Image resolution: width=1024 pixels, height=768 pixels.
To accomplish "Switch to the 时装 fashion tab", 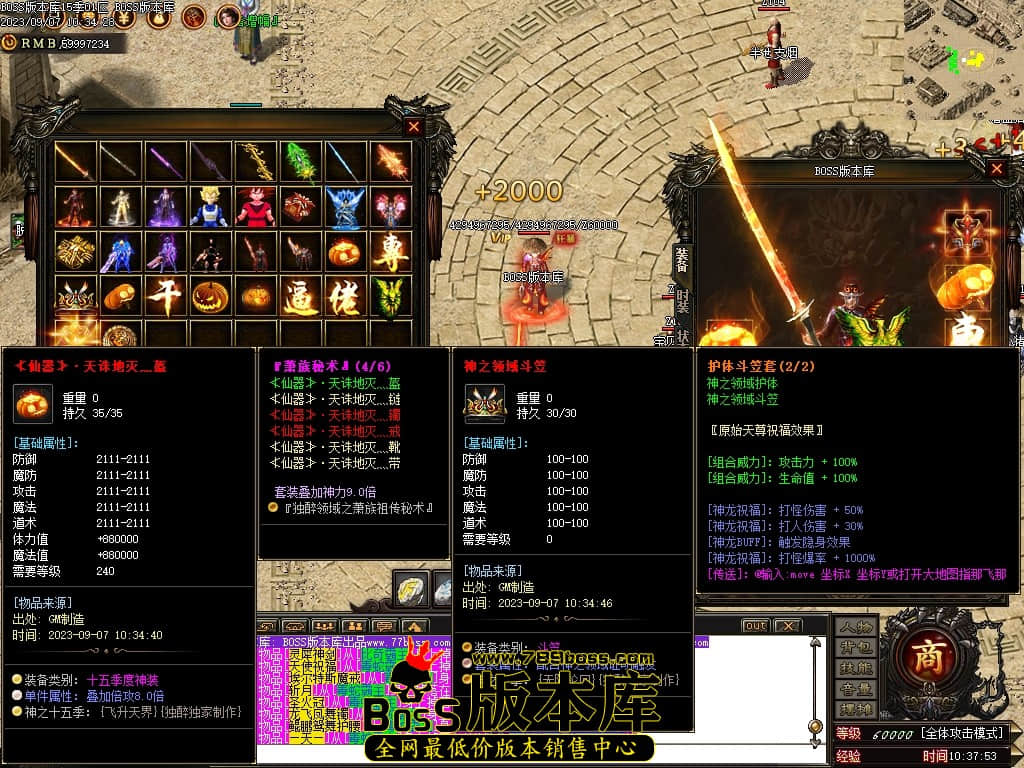I will 682,303.
